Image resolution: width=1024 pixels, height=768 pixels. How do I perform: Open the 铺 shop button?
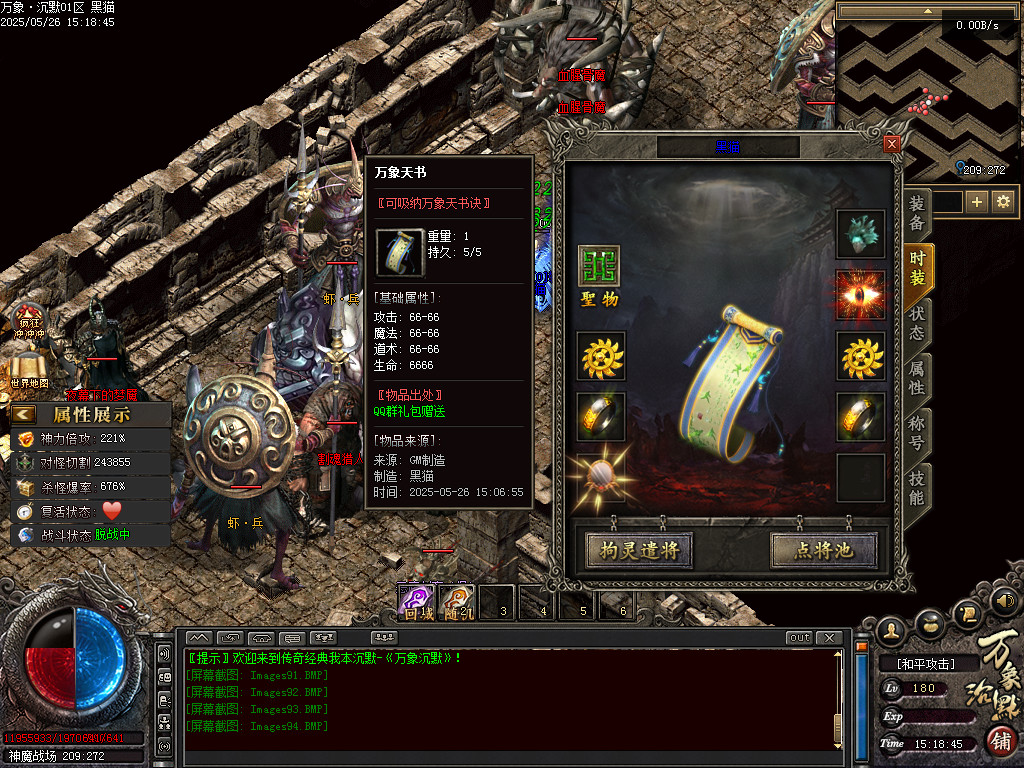1002,740
